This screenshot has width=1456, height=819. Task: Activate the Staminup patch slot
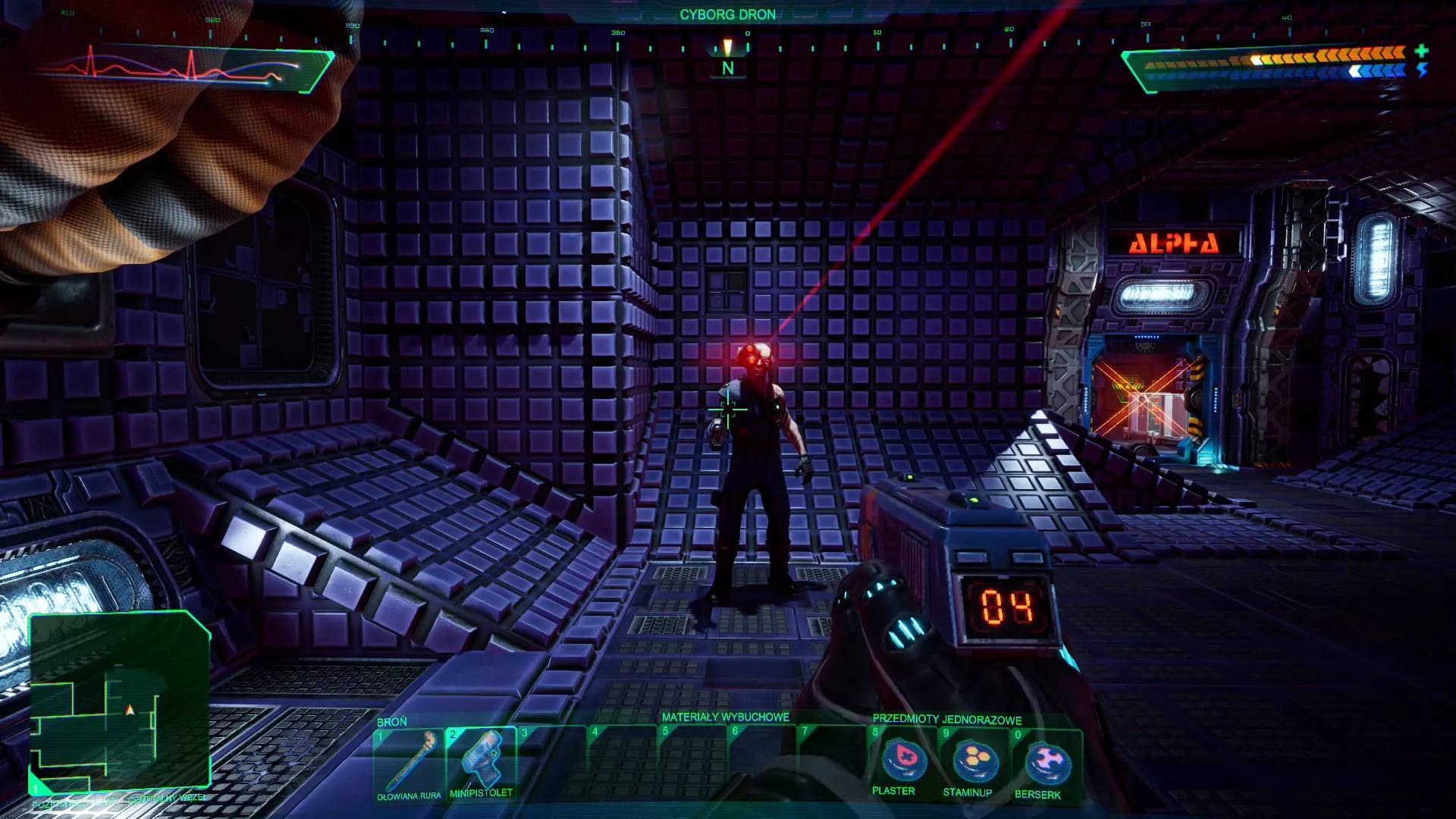click(974, 761)
